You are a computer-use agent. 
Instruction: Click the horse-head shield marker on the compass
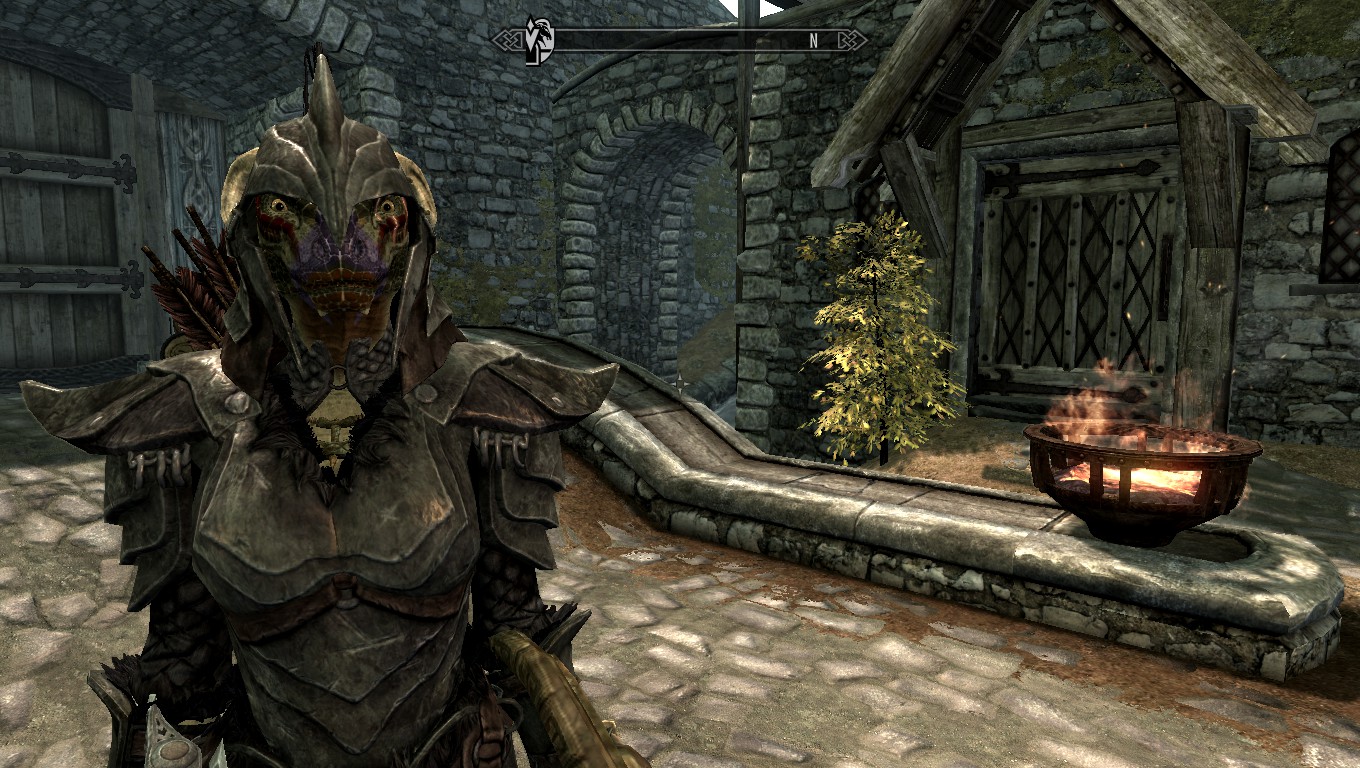[540, 41]
